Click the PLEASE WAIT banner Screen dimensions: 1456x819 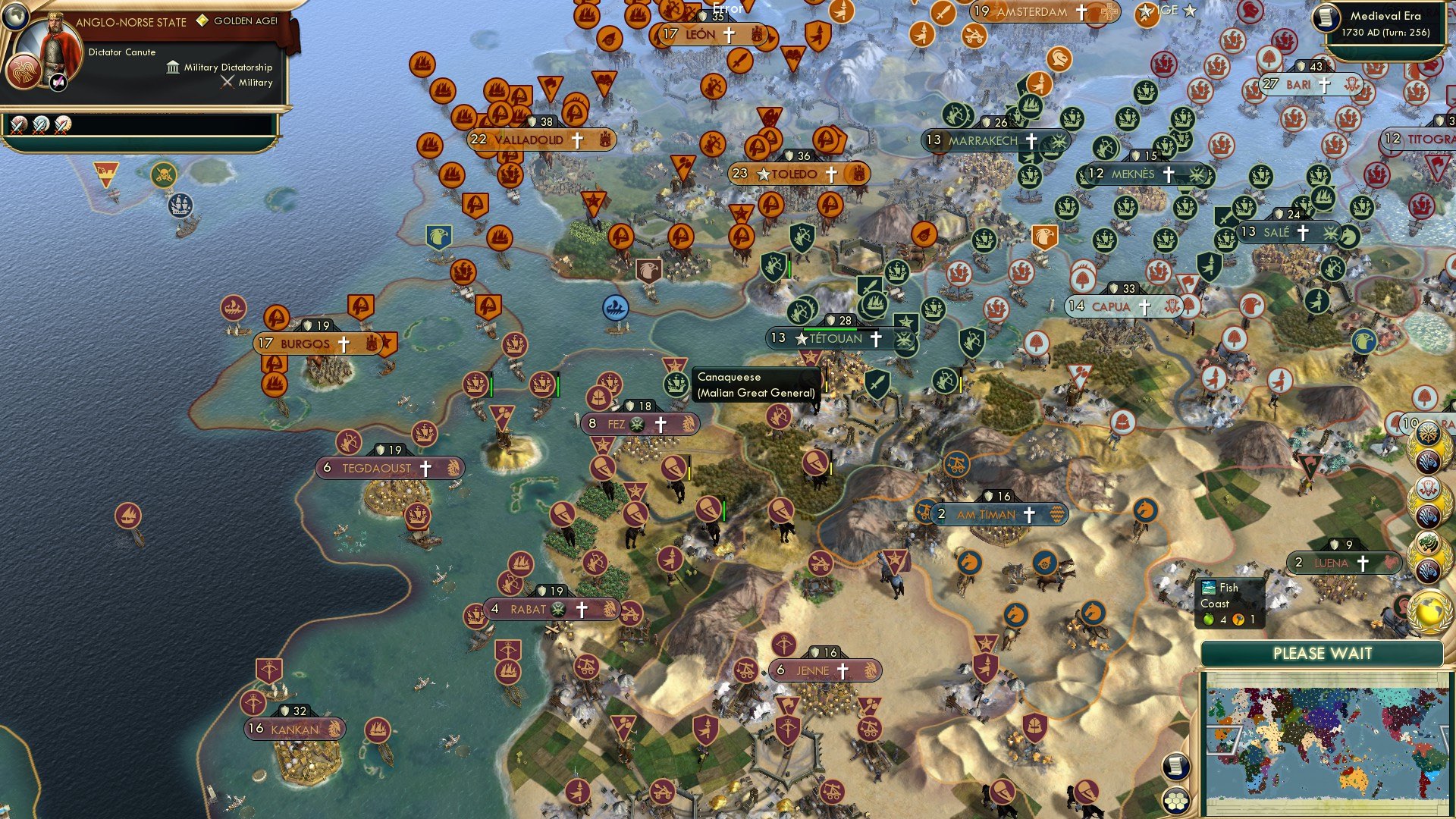tap(1323, 653)
